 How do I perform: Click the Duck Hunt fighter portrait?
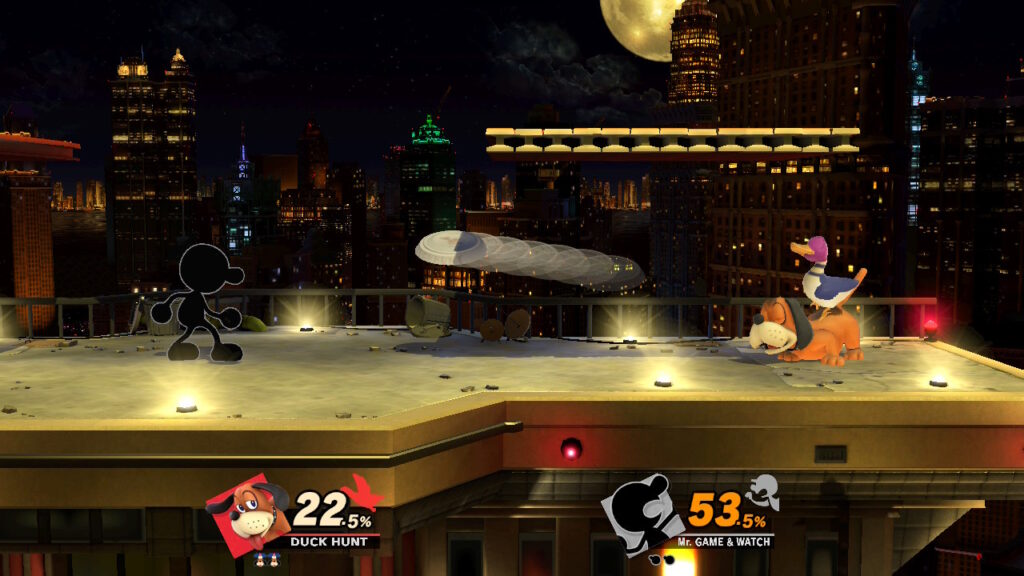[x=243, y=512]
